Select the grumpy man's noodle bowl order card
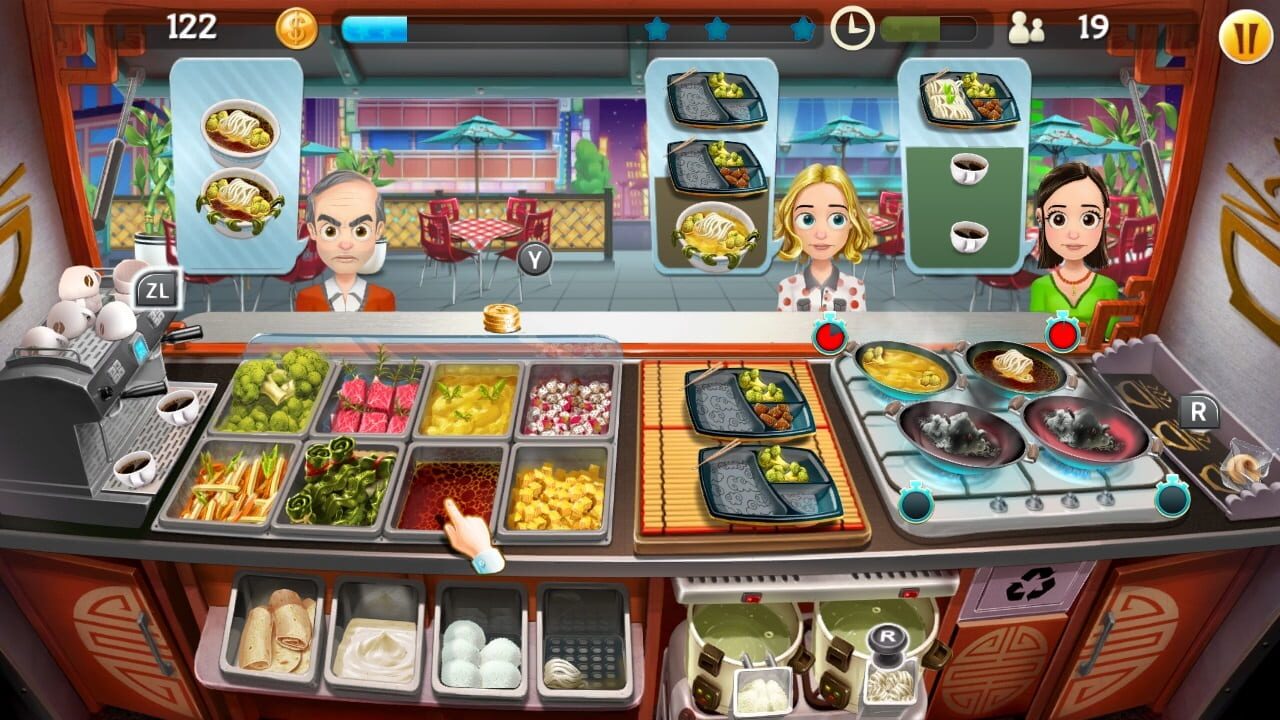 tap(238, 165)
